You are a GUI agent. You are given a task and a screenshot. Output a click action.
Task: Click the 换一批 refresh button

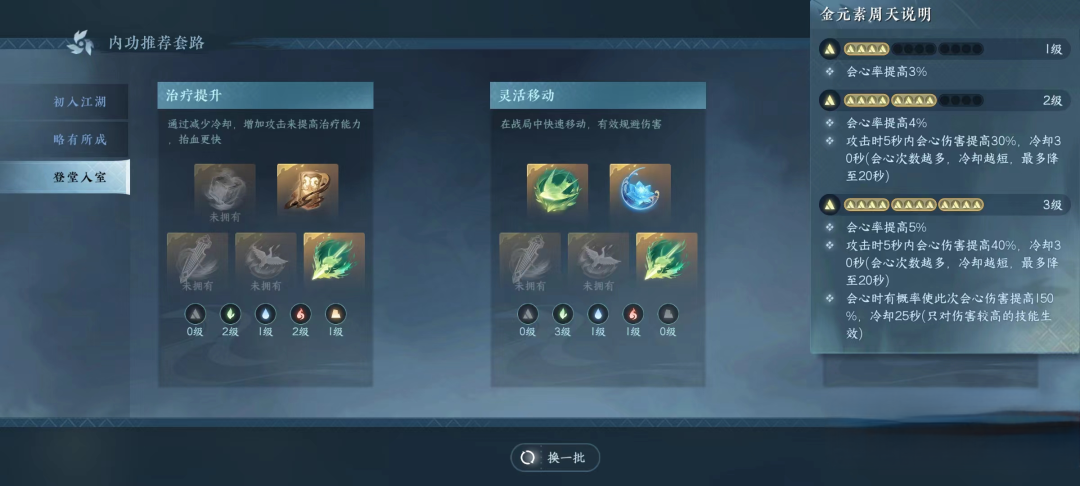pos(556,457)
